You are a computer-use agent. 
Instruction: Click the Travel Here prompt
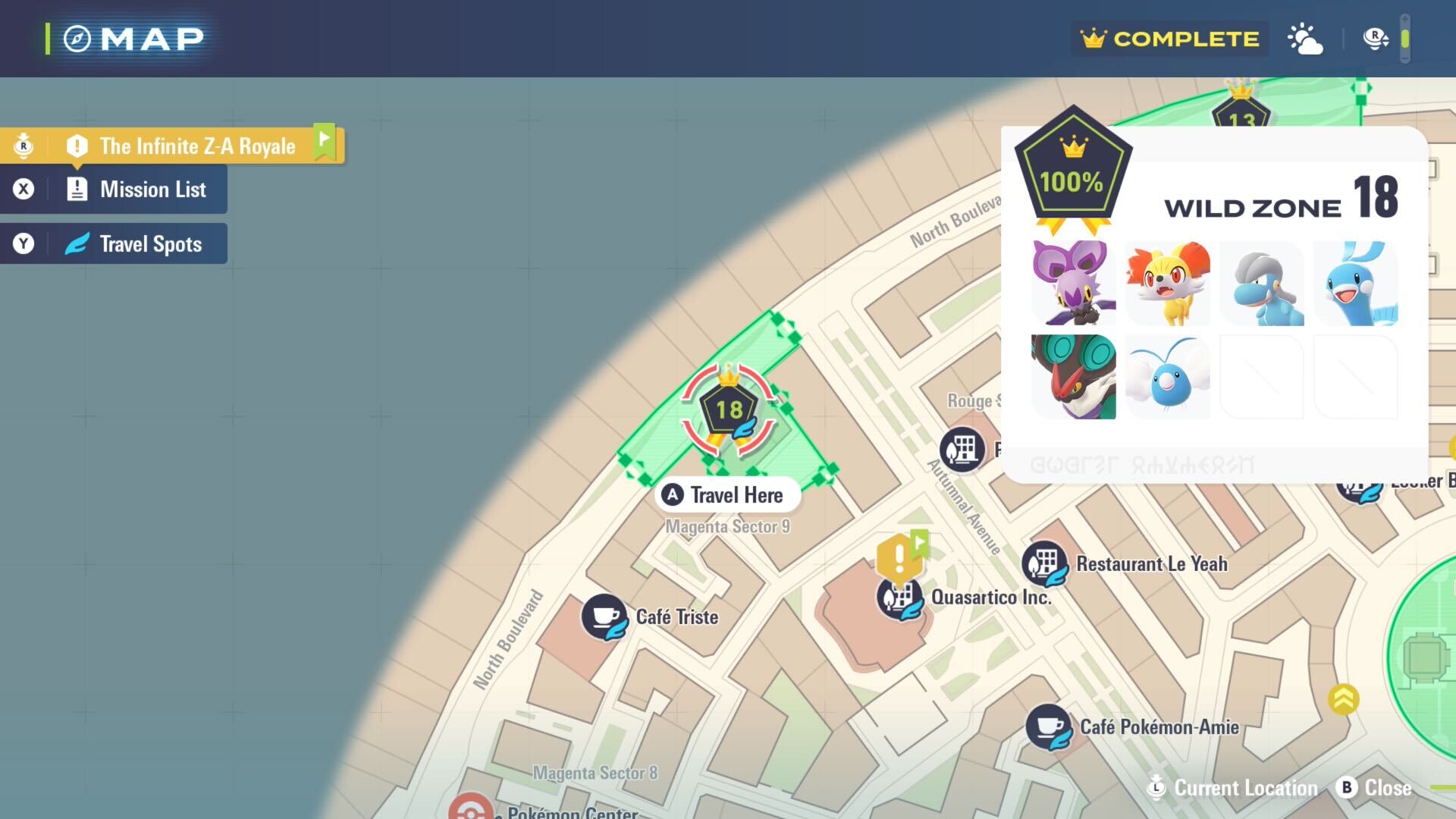coord(726,495)
